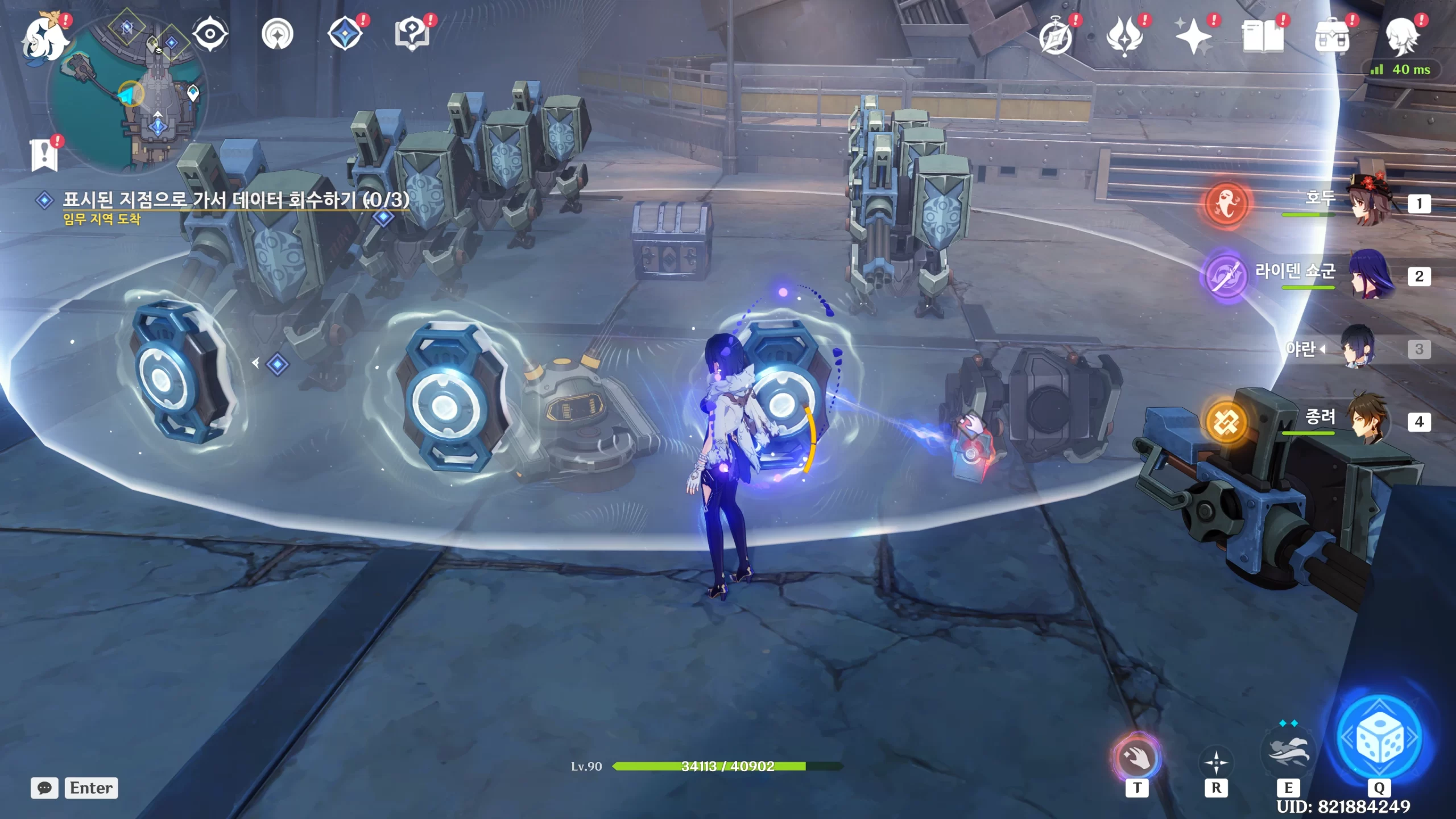1456x819 pixels.
Task: Open the compass adventure handbook icon
Action: pyautogui.click(x=1056, y=37)
